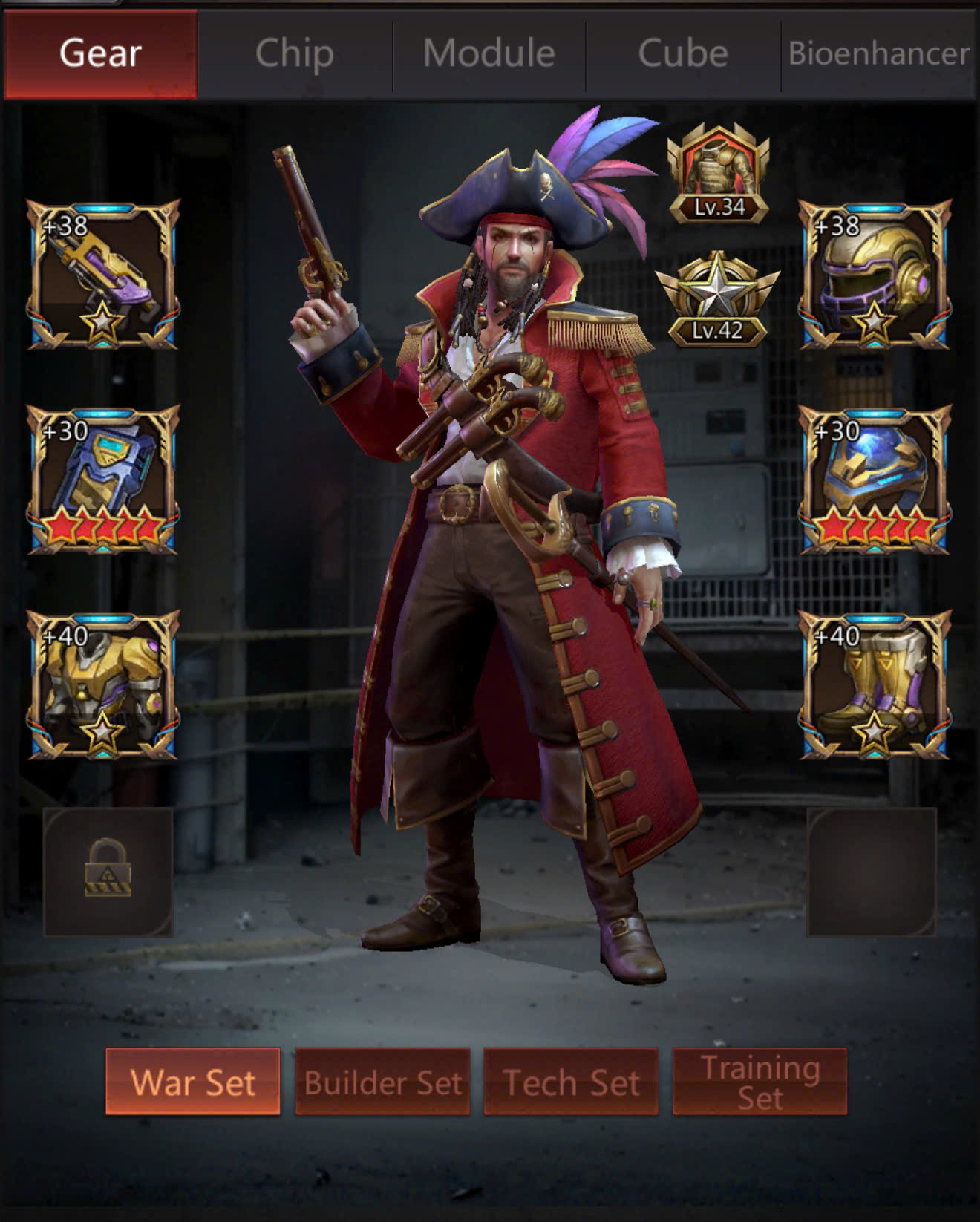The image size is (980, 1222).
Task: Choose the Tech Set preset
Action: 571,1082
